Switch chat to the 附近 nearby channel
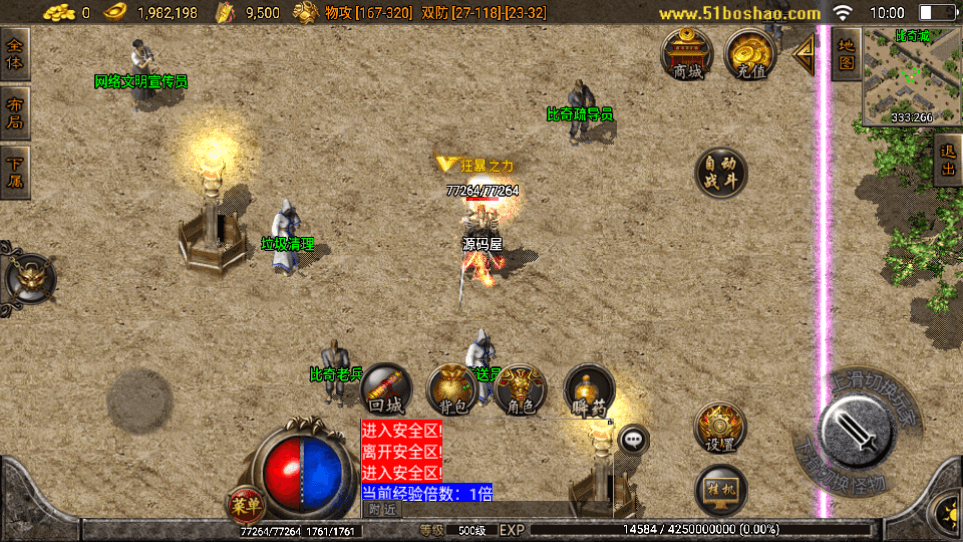 point(381,509)
